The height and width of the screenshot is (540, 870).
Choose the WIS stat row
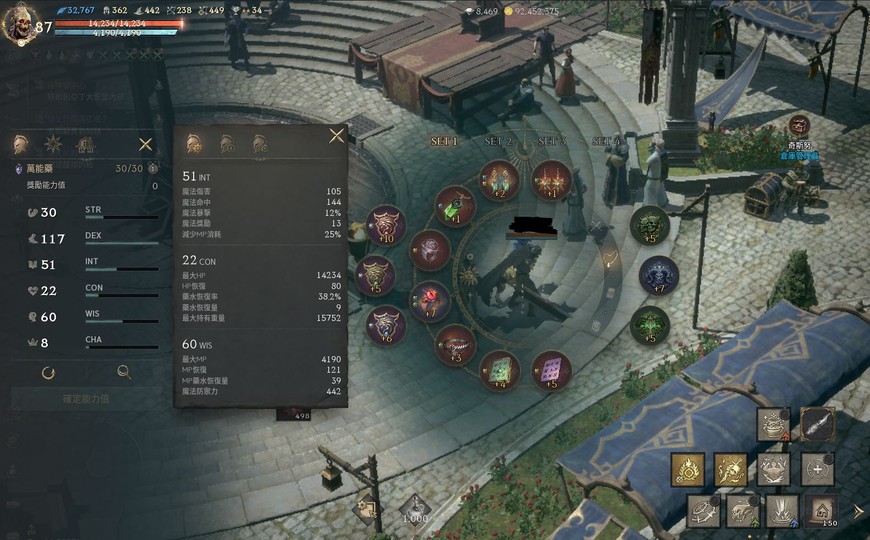(90, 317)
